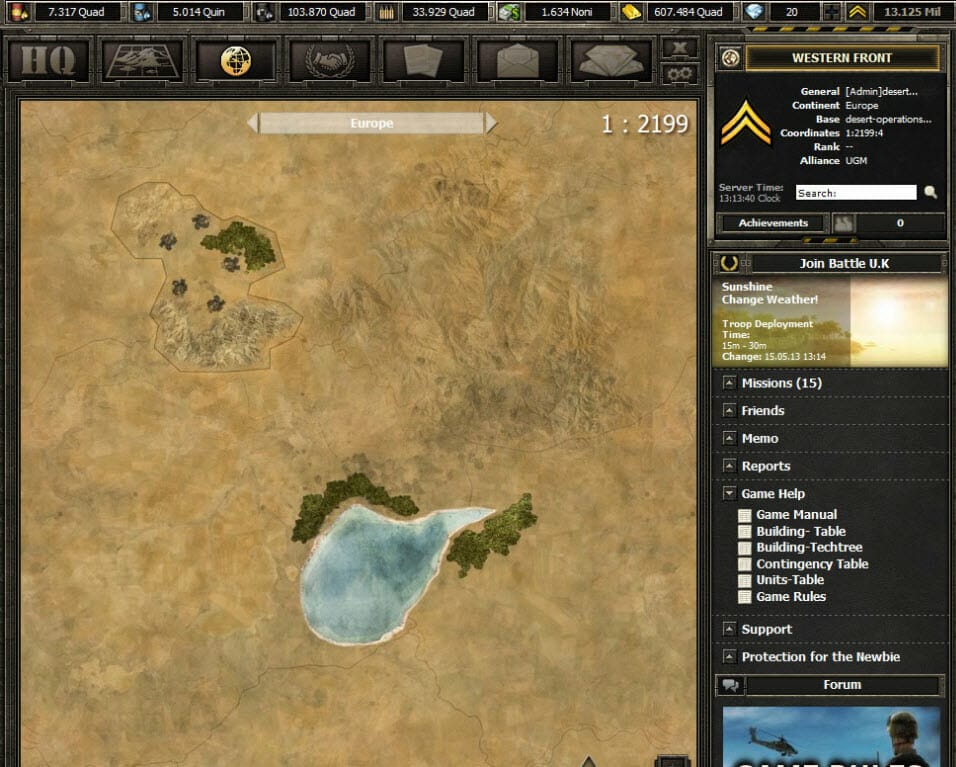The image size is (956, 767).
Task: Expand the Support section
Action: [766, 629]
